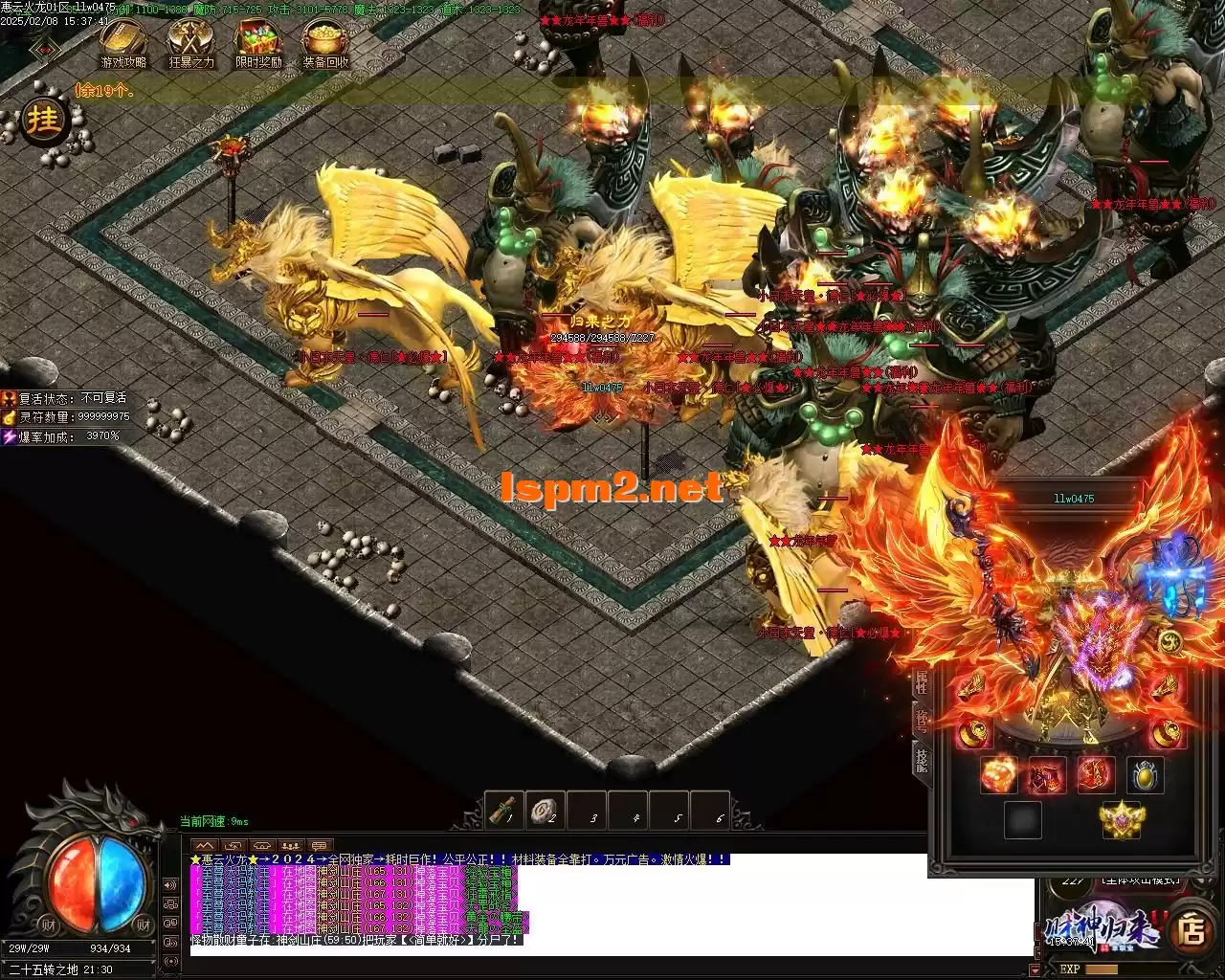The image size is (1225, 980).
Task: Switch to the 技能 skills tab
Action: (x=921, y=762)
